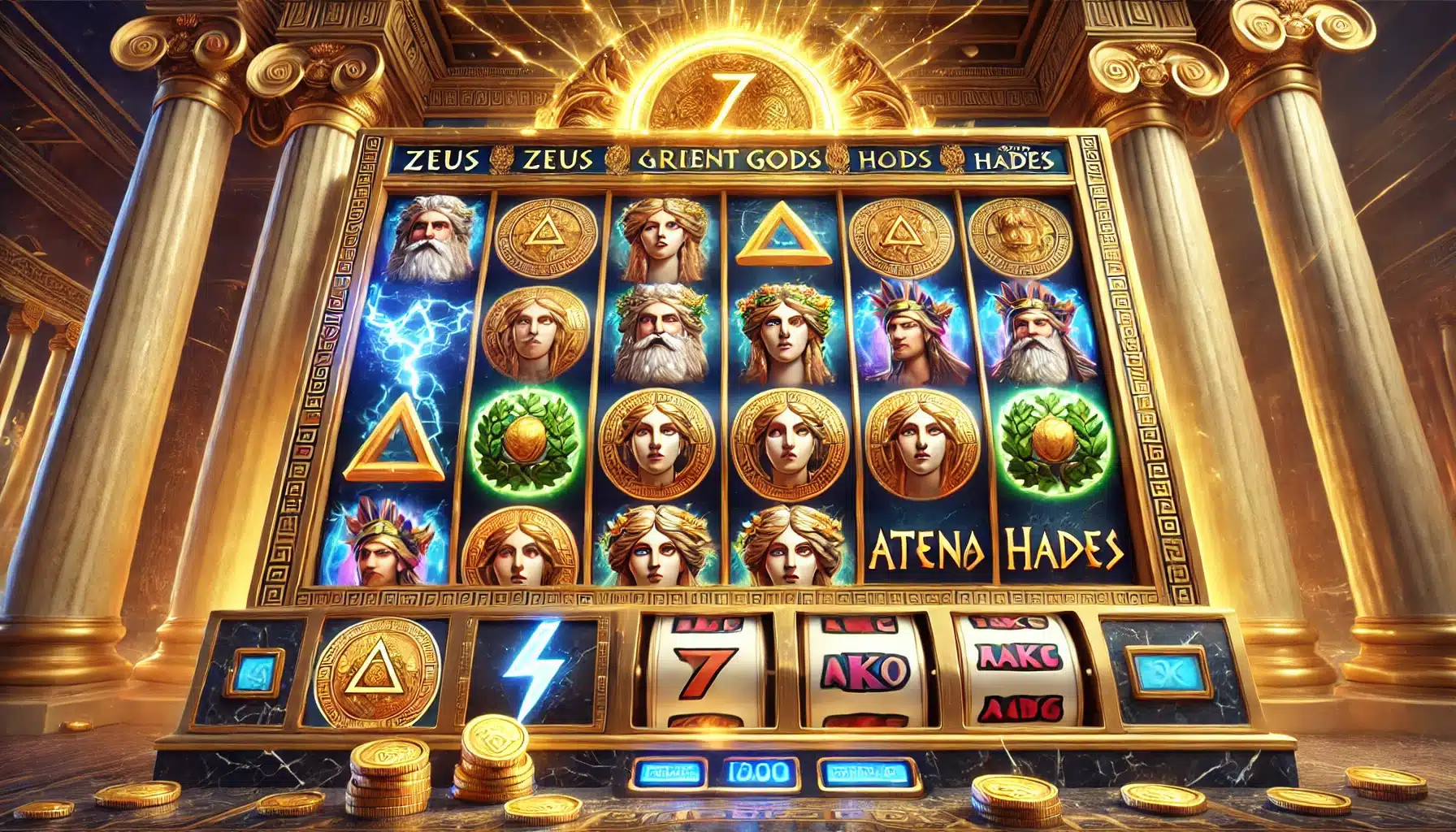The image size is (1456, 832).
Task: Click the blue button left of the 1000 display
Action: (671, 771)
